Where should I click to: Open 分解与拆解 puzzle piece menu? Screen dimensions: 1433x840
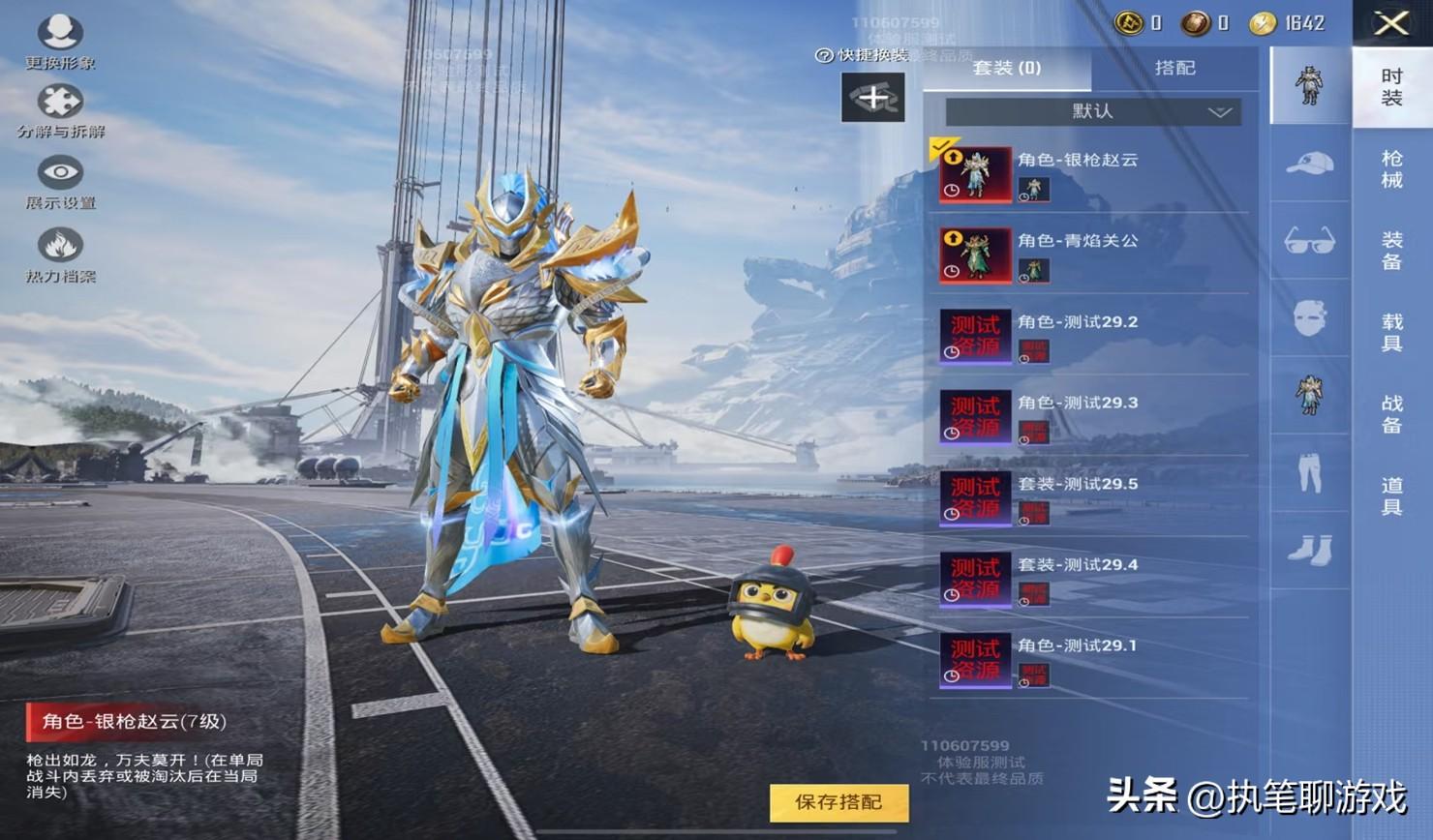pyautogui.click(x=60, y=110)
